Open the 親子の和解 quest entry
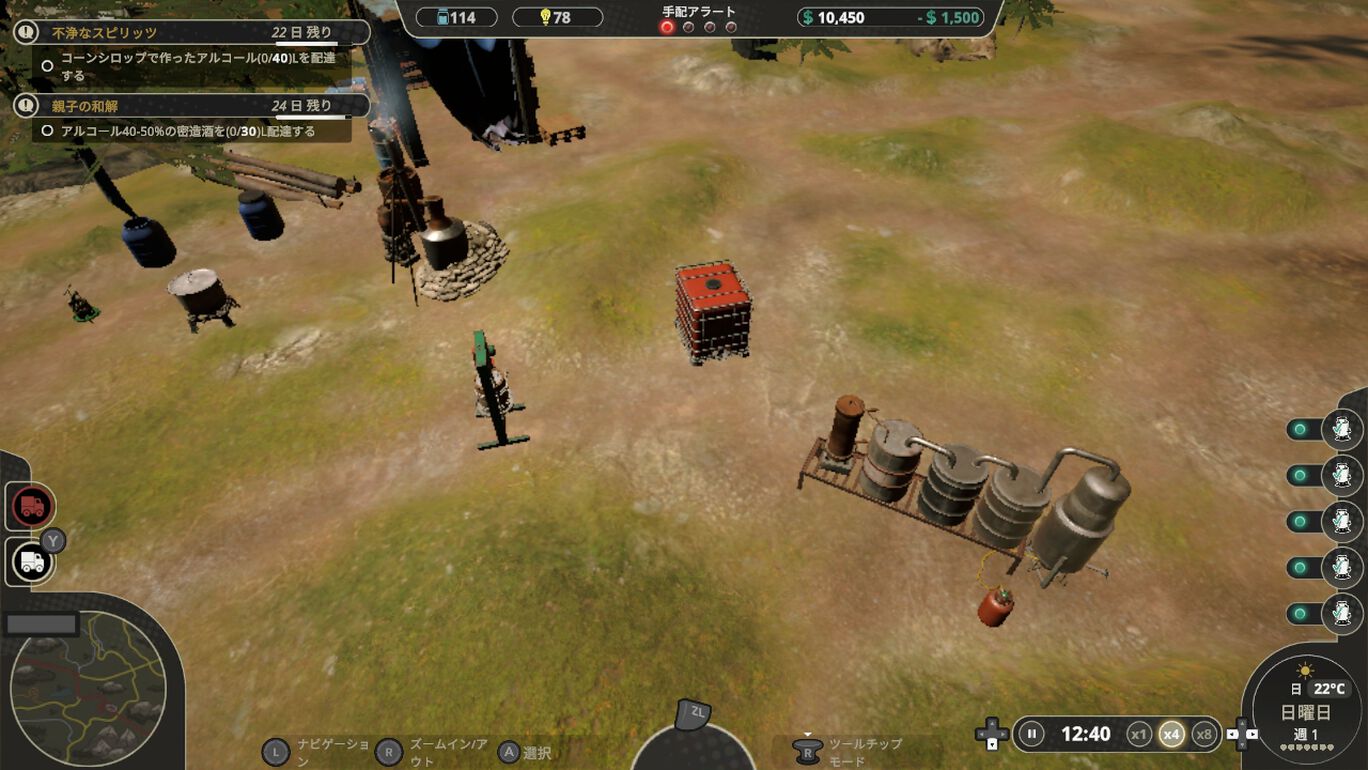Image resolution: width=1368 pixels, height=770 pixels. coord(190,106)
